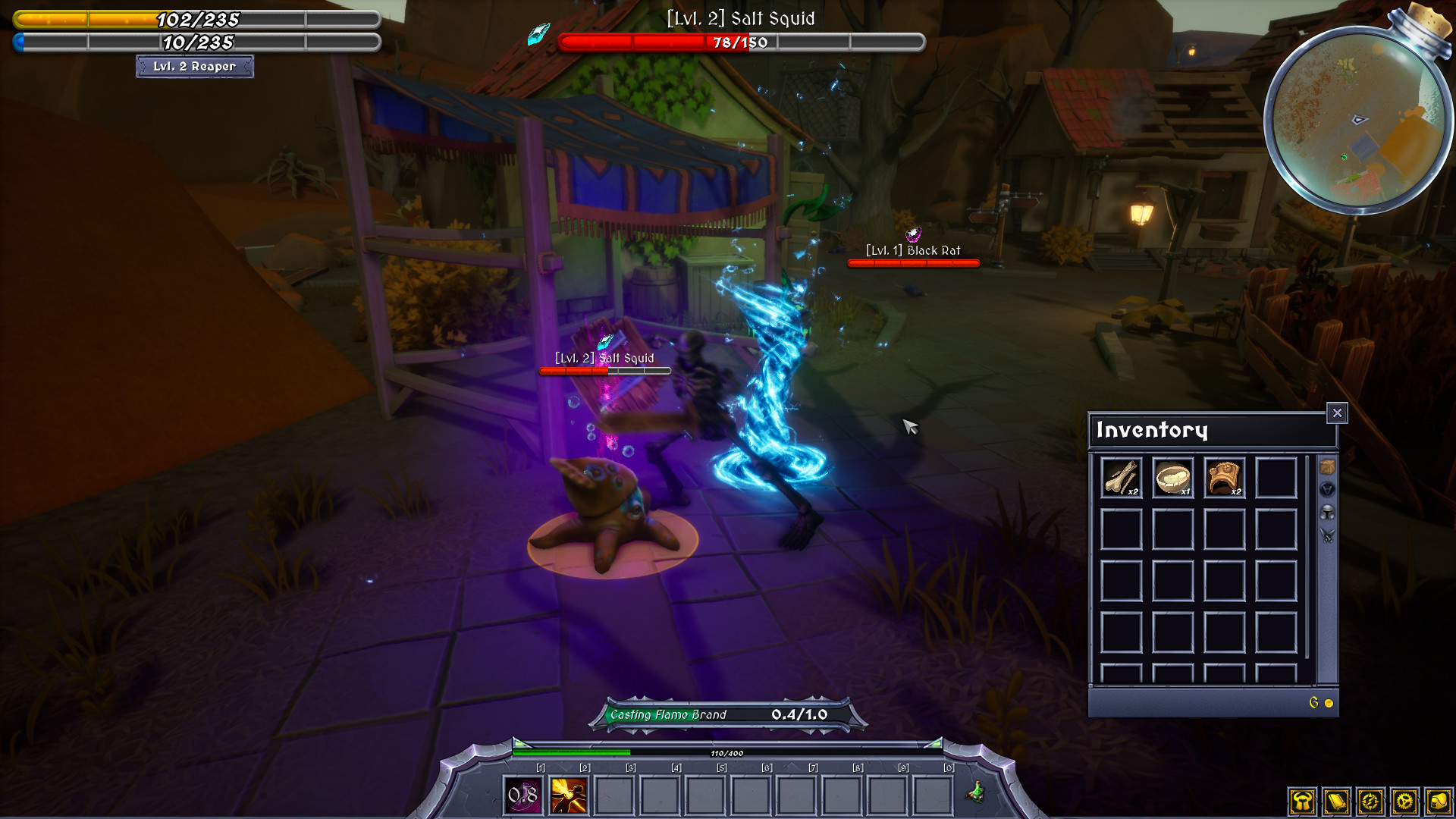Open the helmet equipment tab on Inventory sidebar
This screenshot has width=1456, height=819.
click(1327, 513)
